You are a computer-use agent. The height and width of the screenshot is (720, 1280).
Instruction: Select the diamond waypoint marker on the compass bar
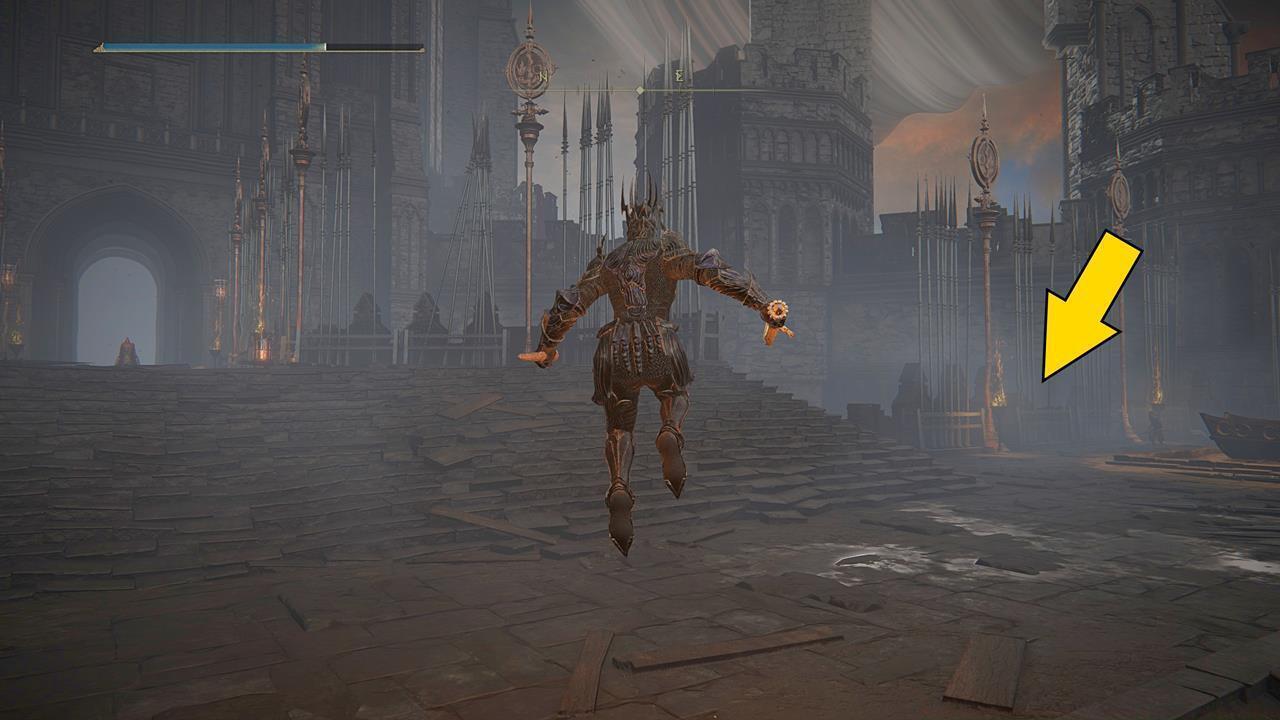(640, 89)
